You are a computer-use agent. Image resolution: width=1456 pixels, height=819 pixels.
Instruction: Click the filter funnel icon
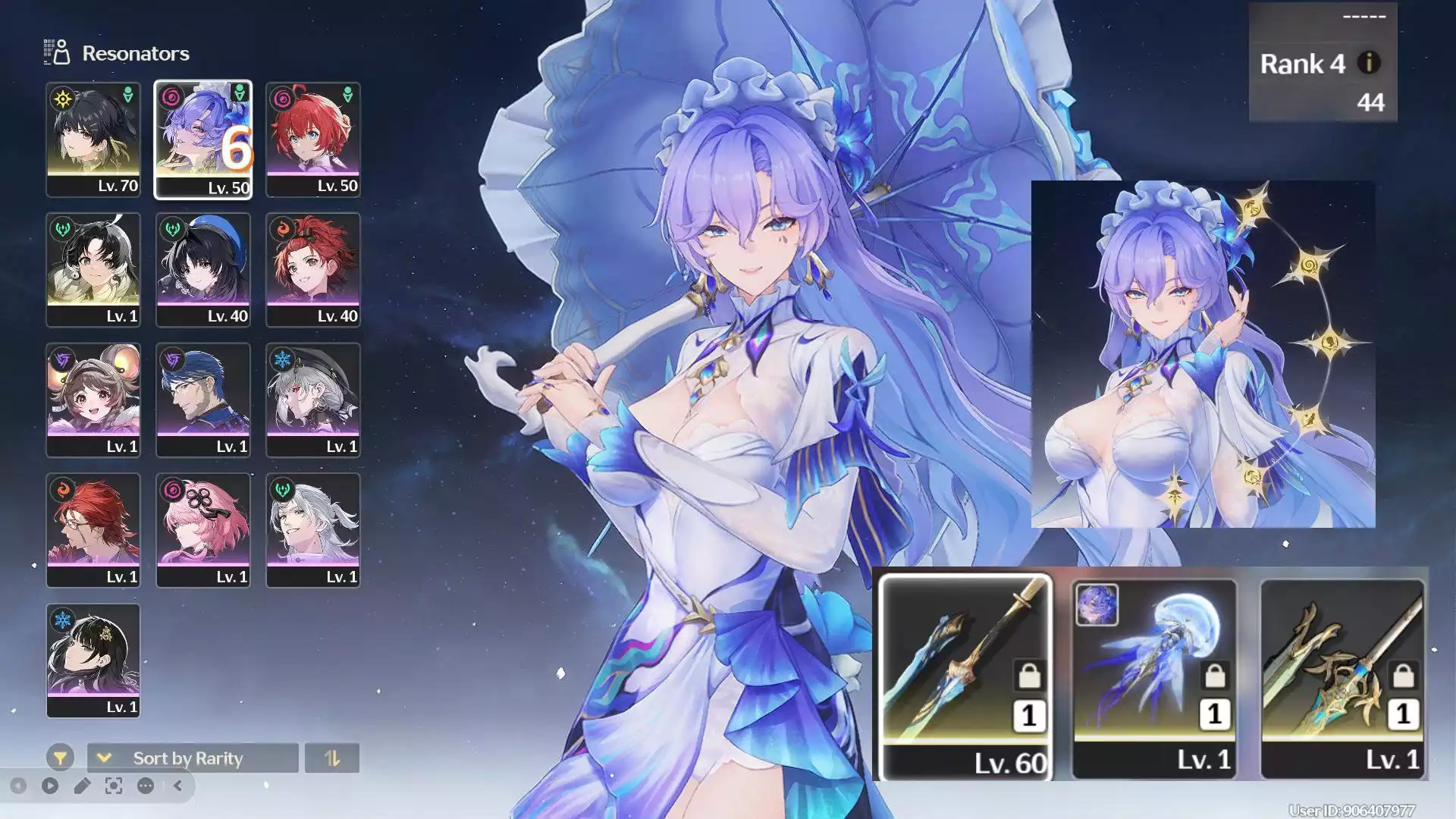(60, 757)
